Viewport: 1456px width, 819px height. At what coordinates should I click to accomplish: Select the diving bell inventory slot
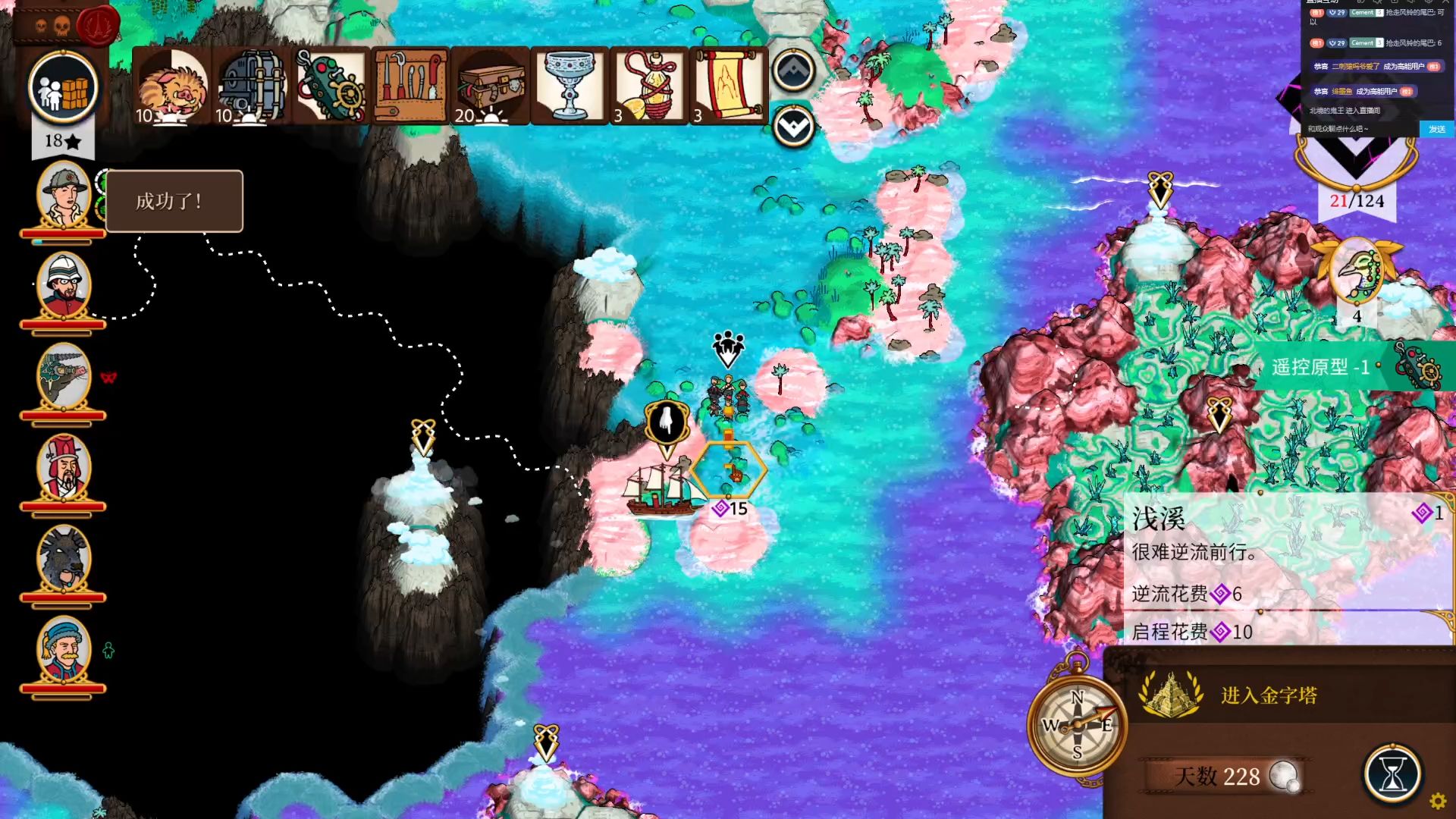click(x=253, y=86)
